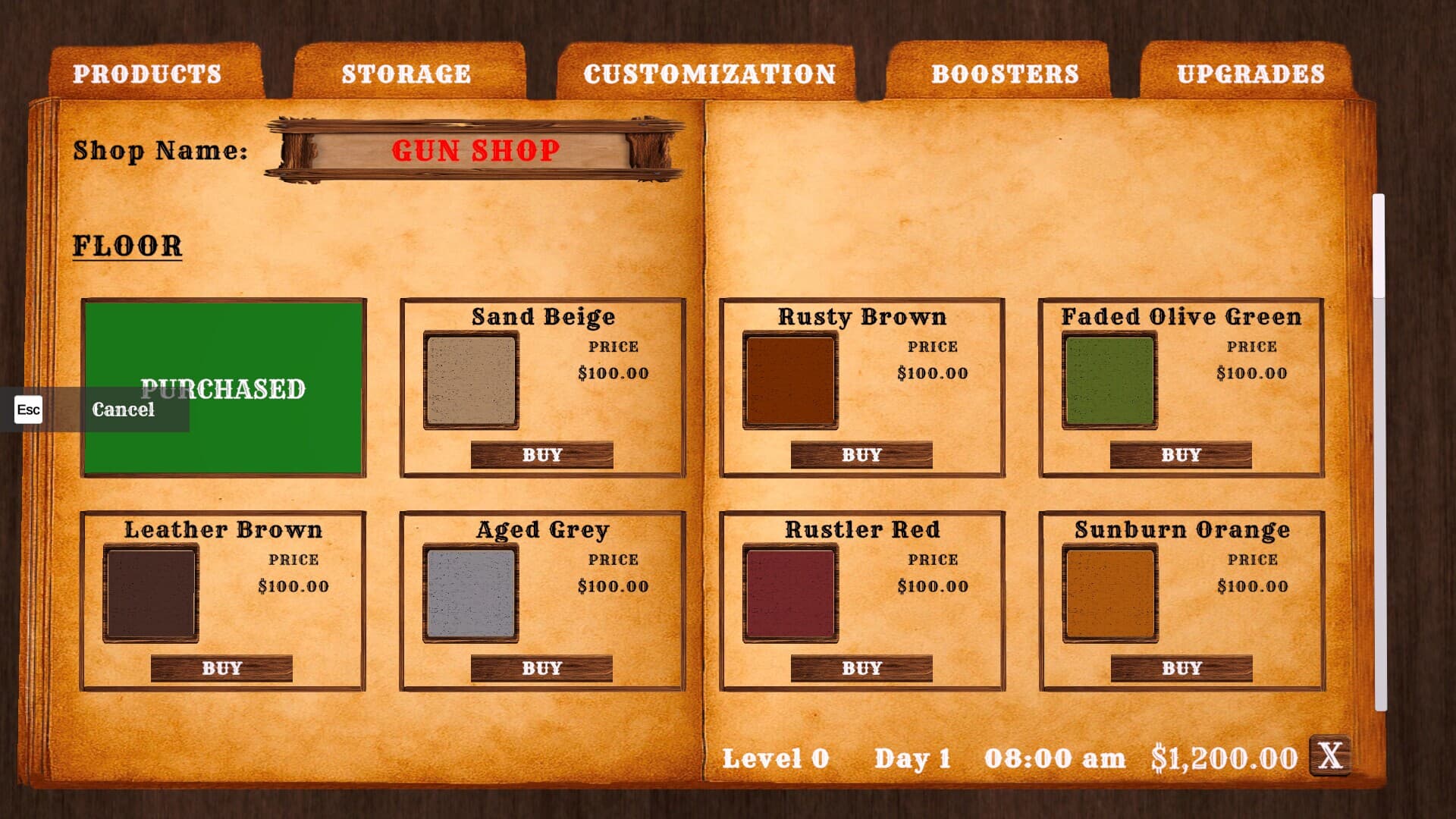Click the Rustler Red color swatch
Screen dimensions: 1456x819
coord(791,592)
